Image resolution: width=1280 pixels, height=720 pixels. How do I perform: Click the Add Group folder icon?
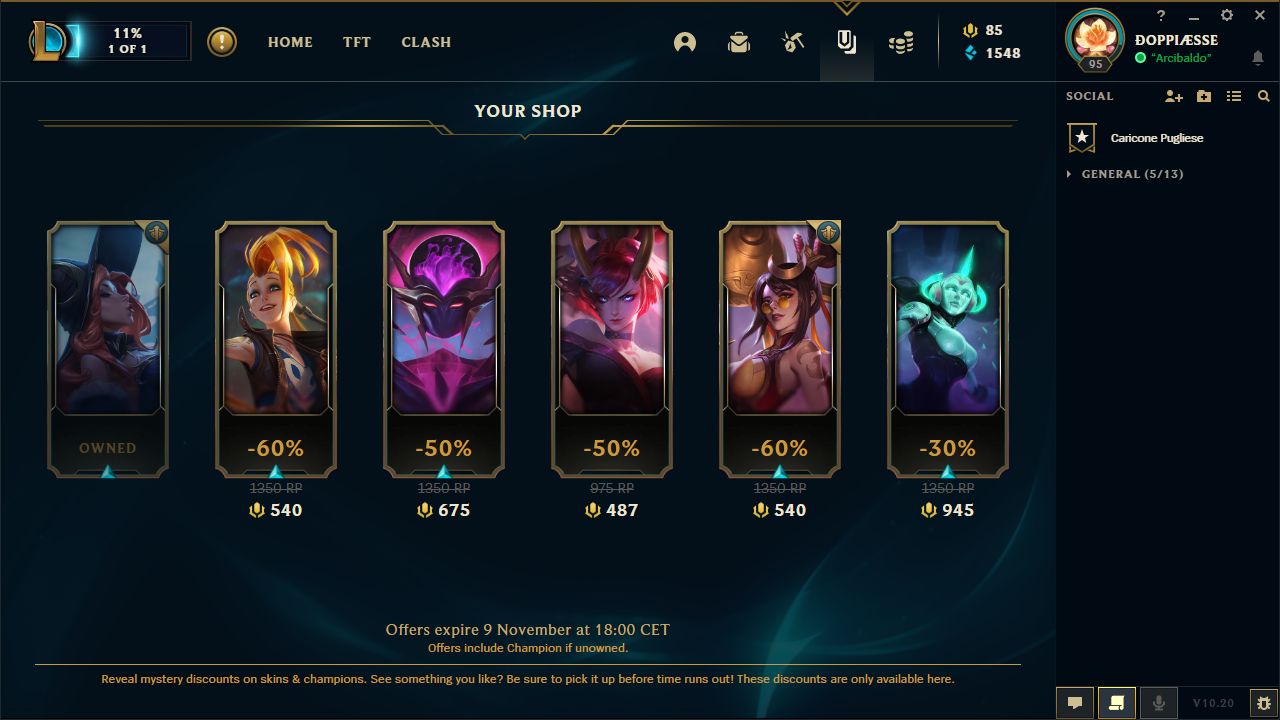click(x=1203, y=96)
